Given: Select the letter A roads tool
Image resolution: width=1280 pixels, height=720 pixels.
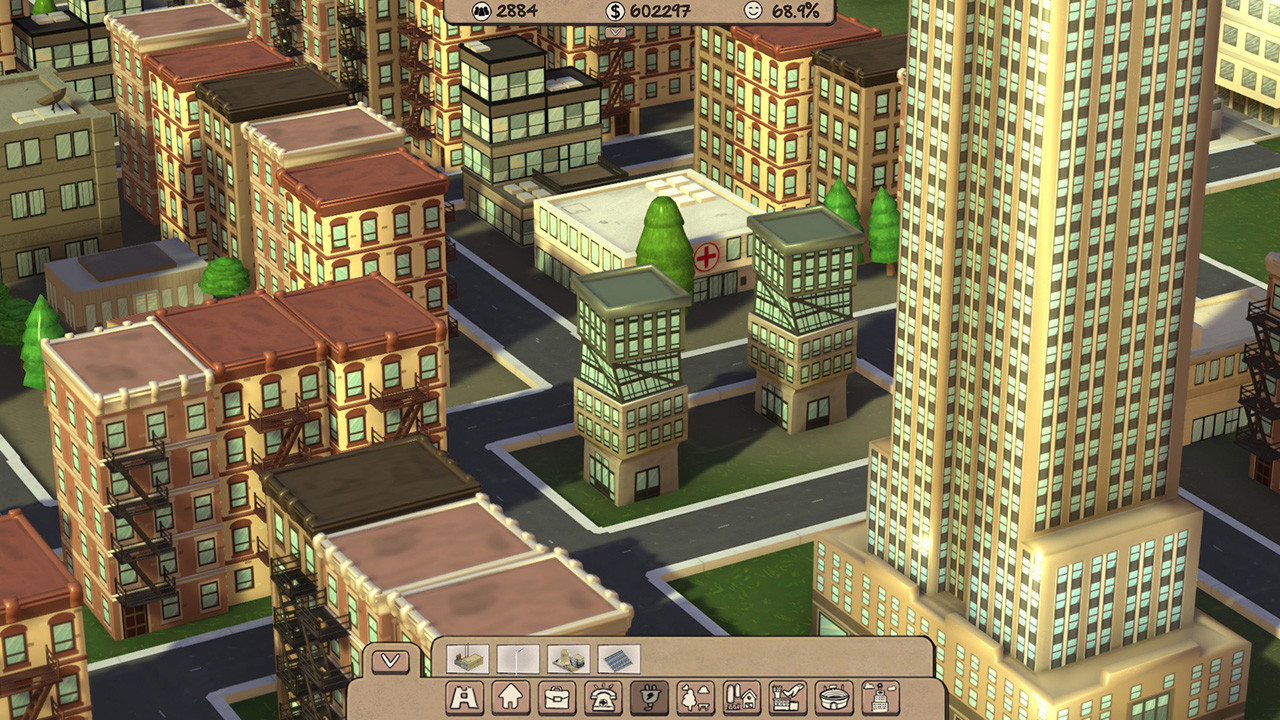Looking at the screenshot, I should point(465,696).
